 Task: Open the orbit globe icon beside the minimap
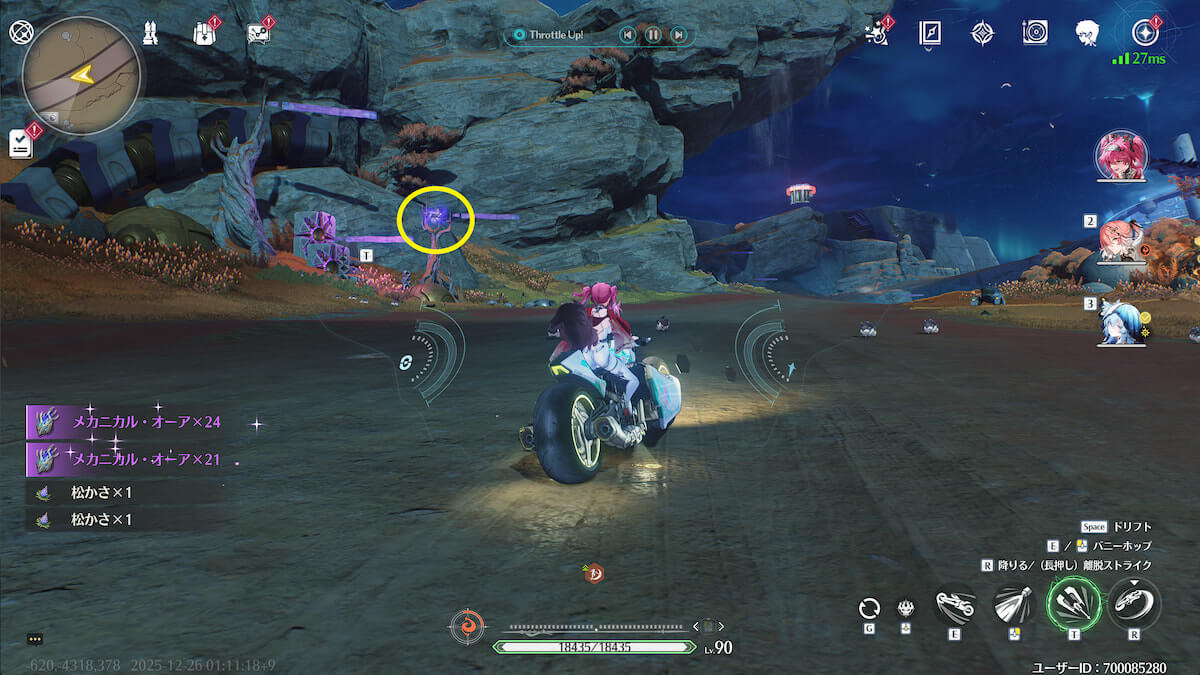pos(21,31)
